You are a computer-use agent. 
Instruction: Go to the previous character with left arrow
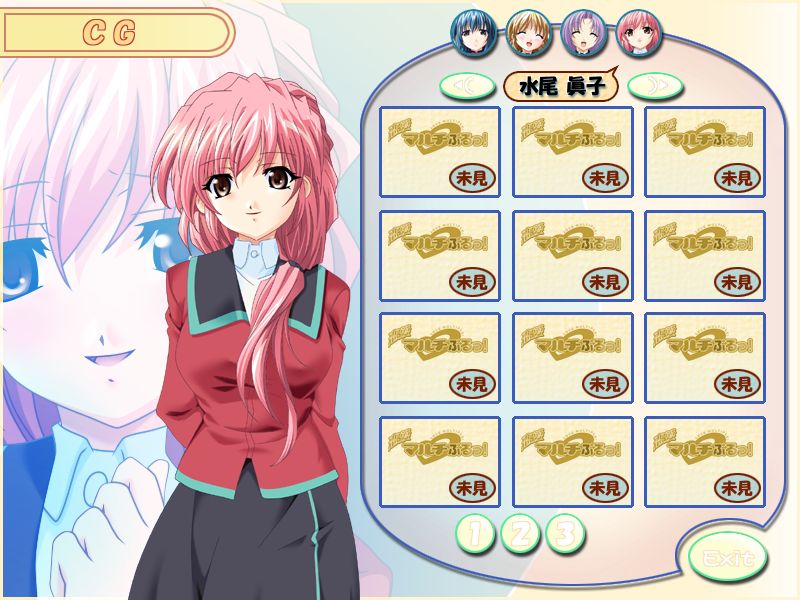468,86
